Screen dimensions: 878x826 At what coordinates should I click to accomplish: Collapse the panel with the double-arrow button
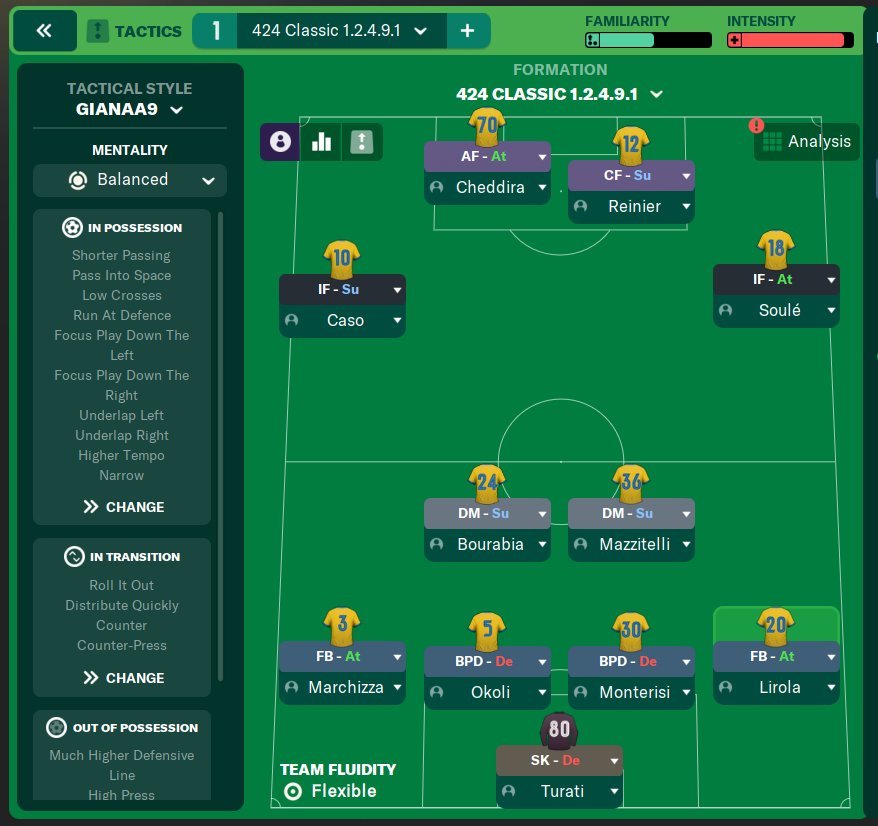tap(43, 31)
